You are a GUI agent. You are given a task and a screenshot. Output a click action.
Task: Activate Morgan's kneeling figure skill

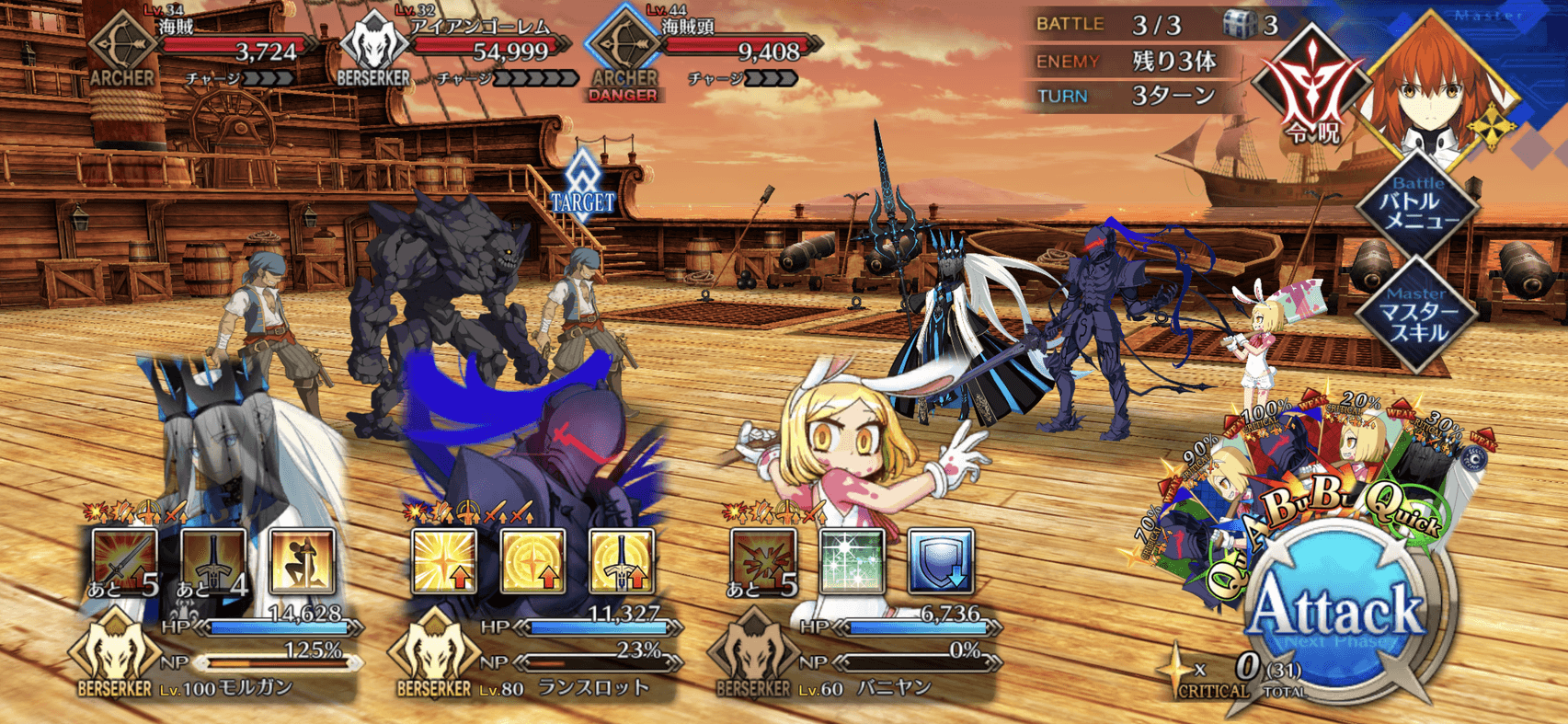coord(302,560)
